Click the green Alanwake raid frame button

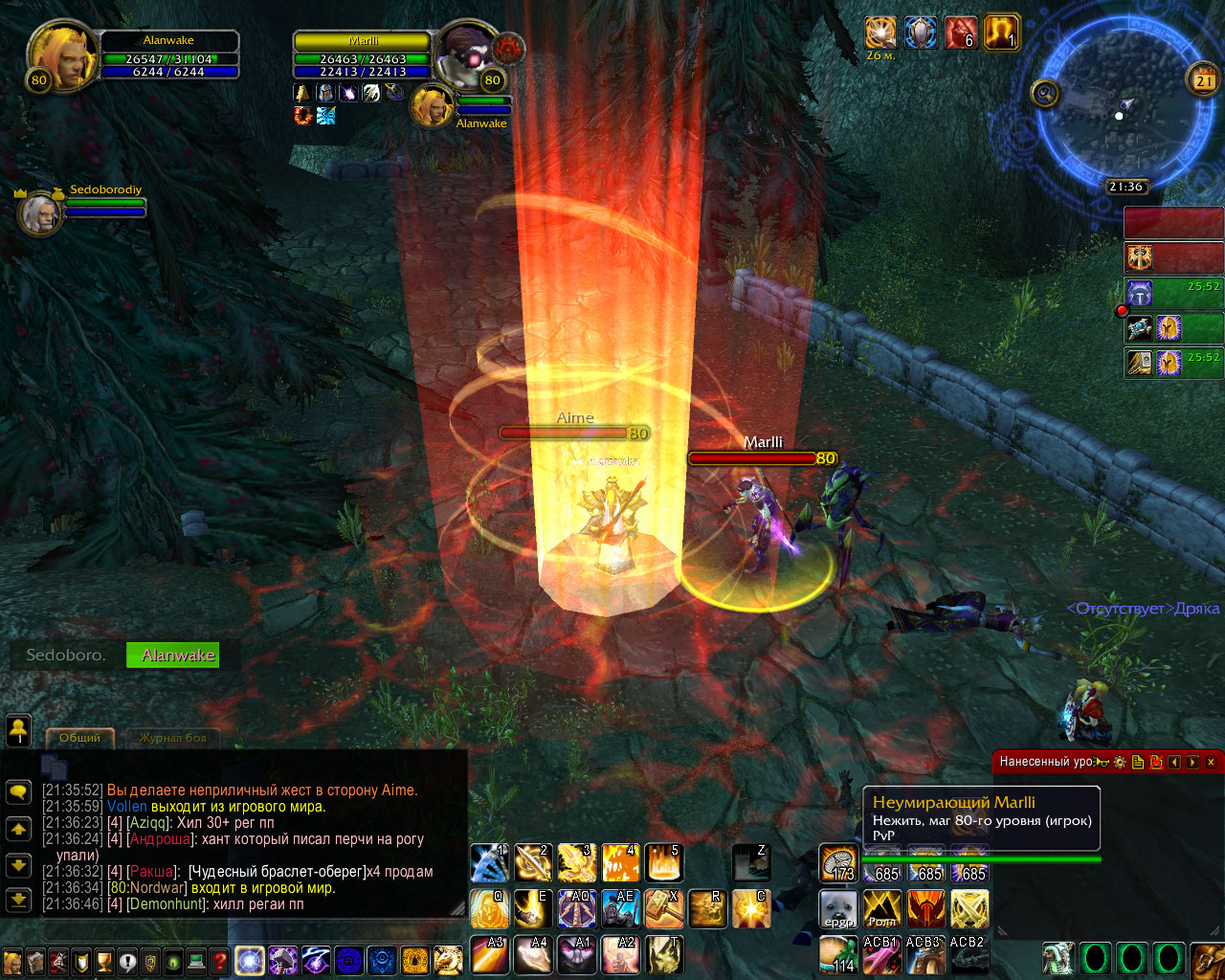(x=173, y=656)
